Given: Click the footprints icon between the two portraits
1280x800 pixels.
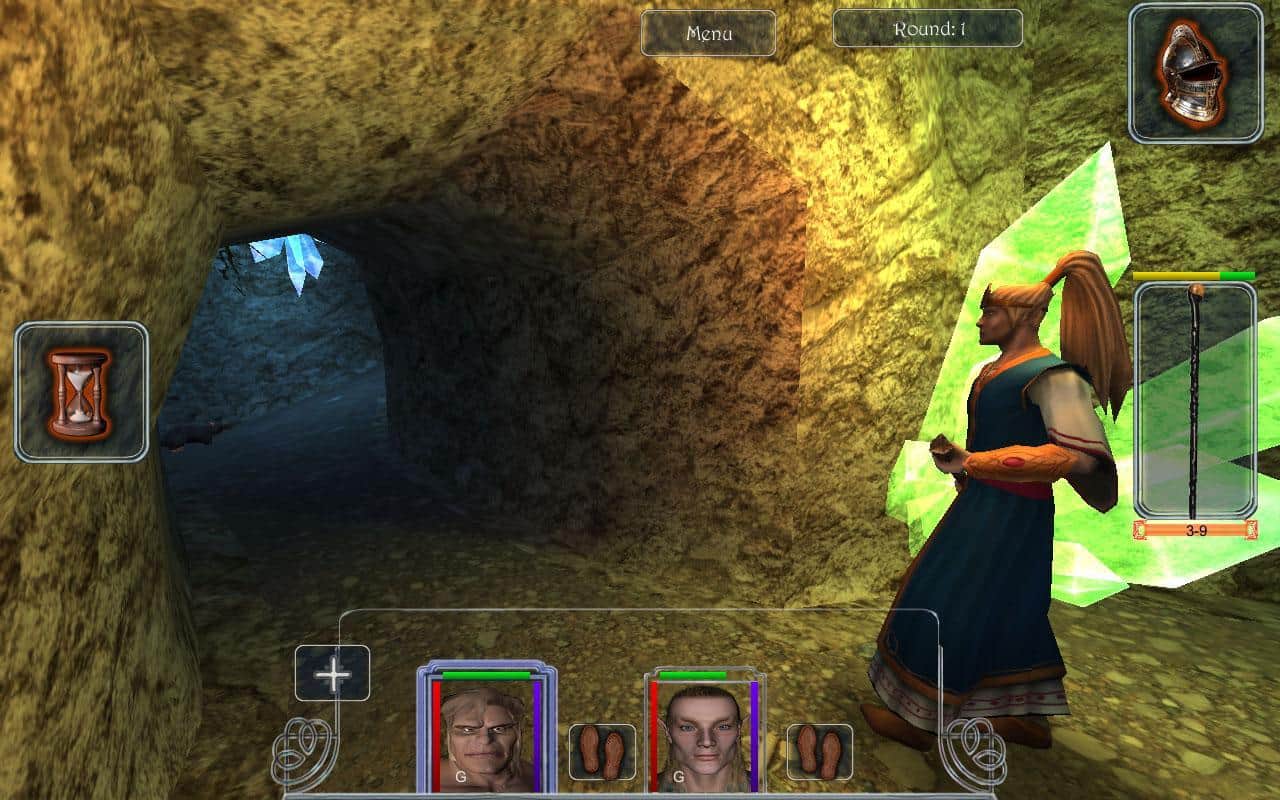Looking at the screenshot, I should click(602, 752).
